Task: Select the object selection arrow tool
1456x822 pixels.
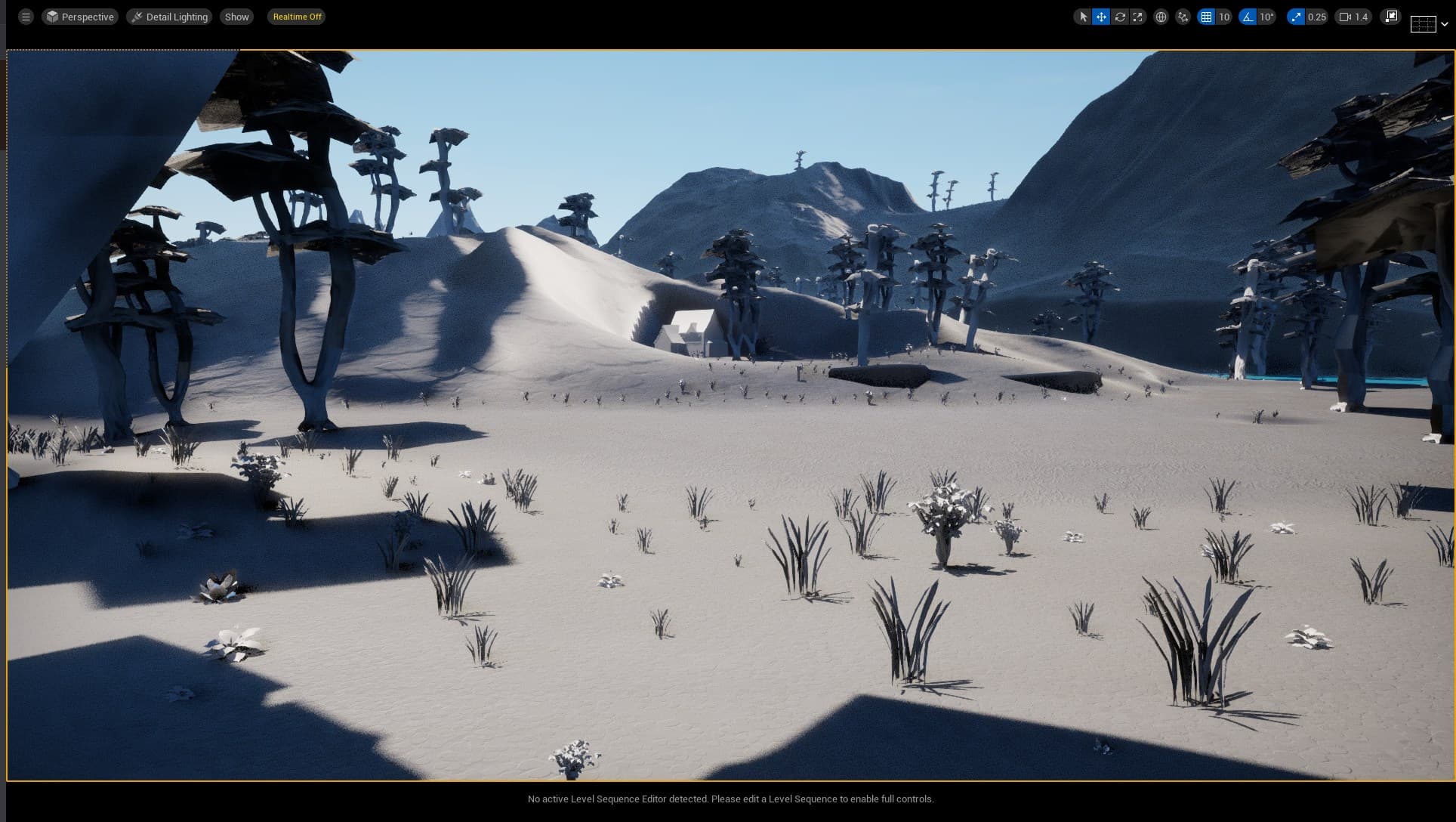Action: point(1082,16)
